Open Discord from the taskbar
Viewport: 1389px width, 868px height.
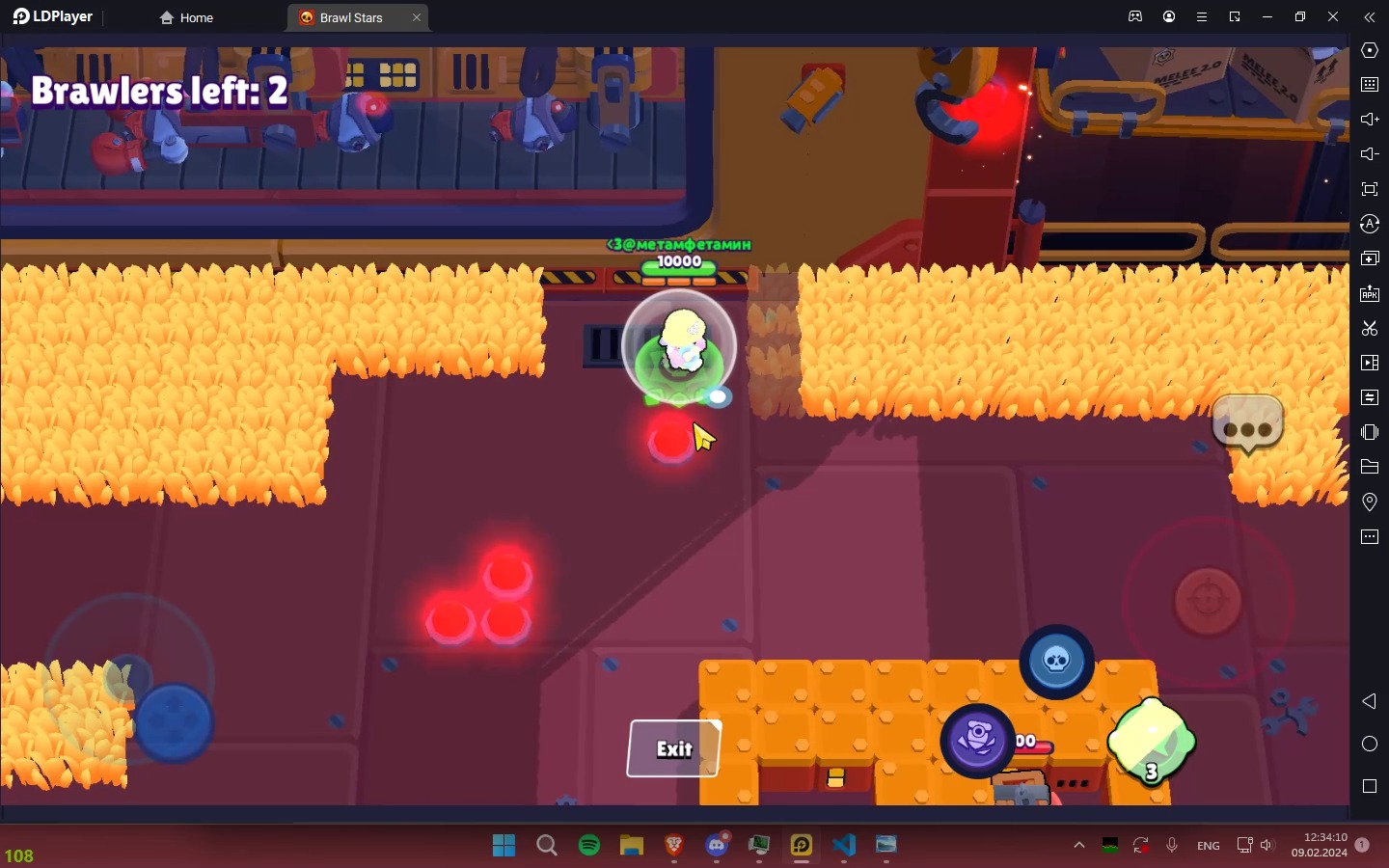coord(717,847)
